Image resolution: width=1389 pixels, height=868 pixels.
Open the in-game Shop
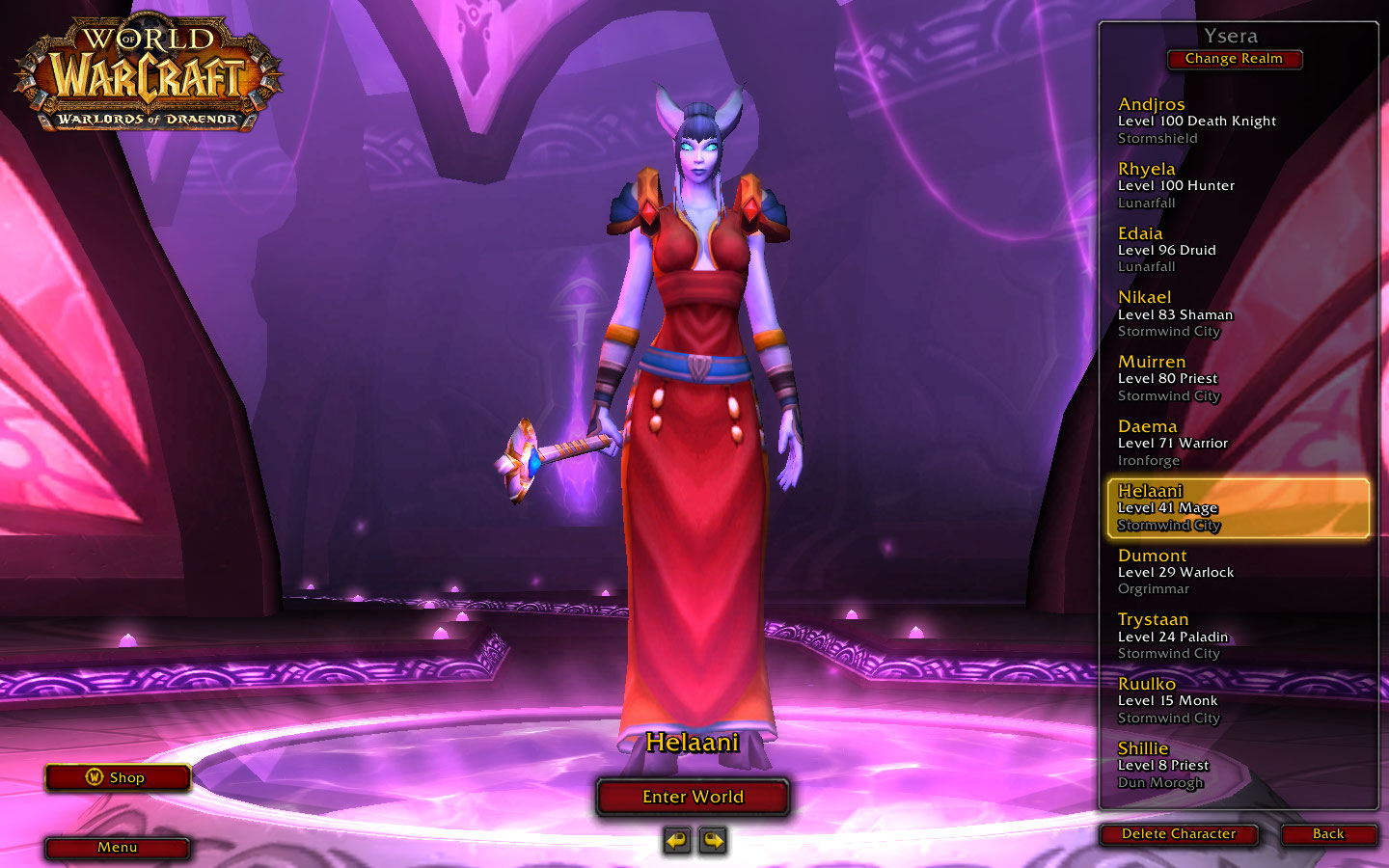pyautogui.click(x=117, y=777)
